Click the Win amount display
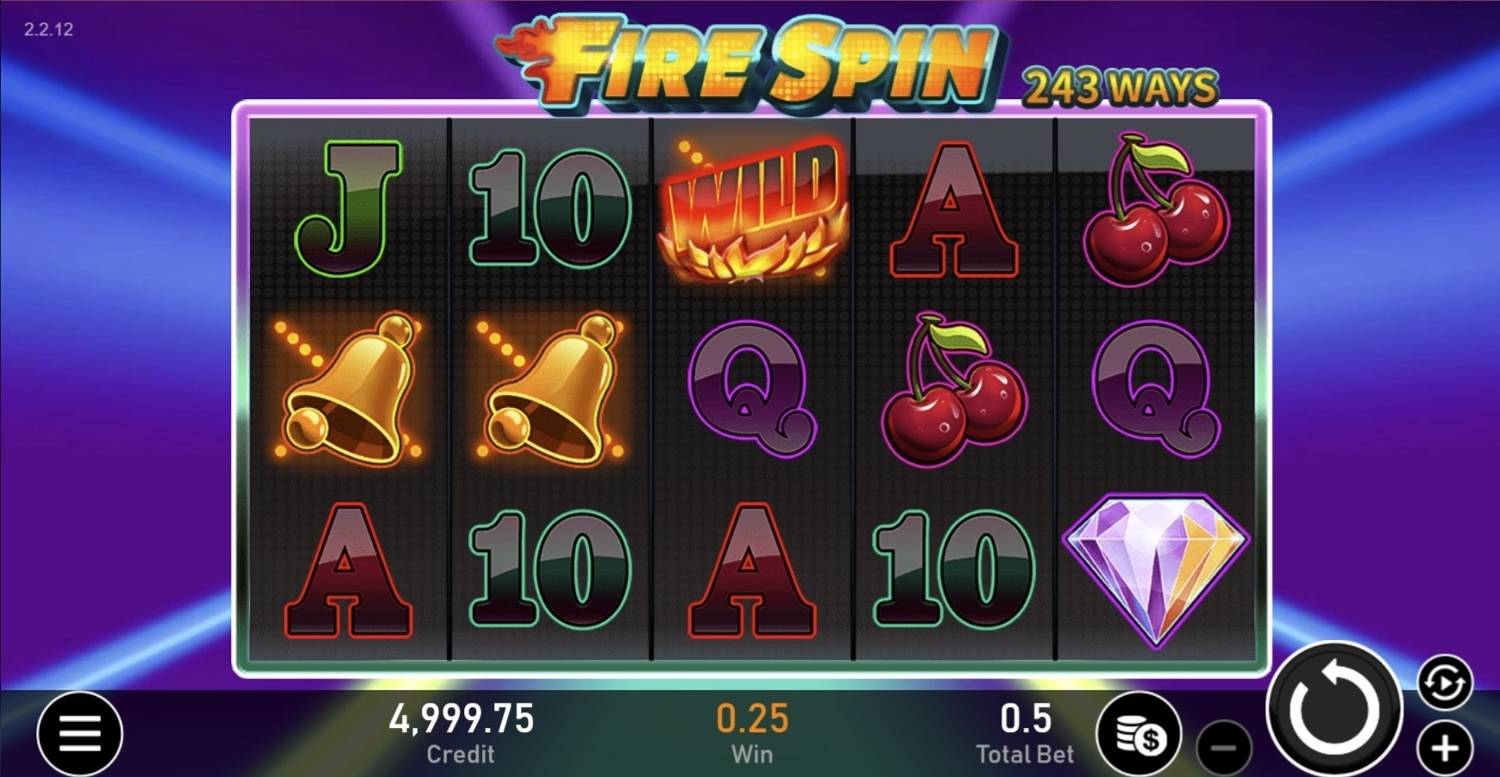The height and width of the screenshot is (777, 1500). tap(752, 732)
